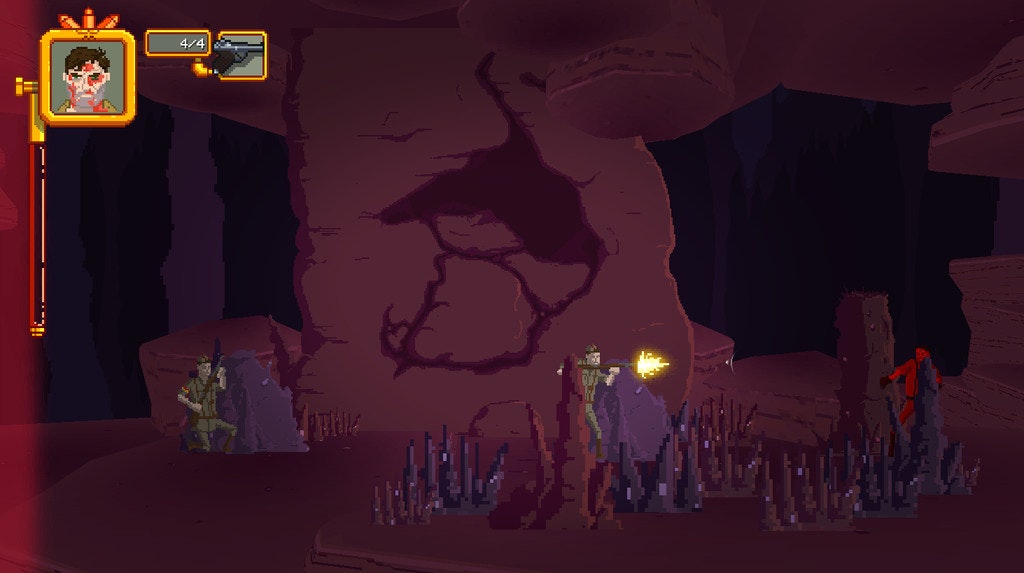Image resolution: width=1024 pixels, height=573 pixels.
Task: Select the pistol weapon icon
Action: pos(241,55)
